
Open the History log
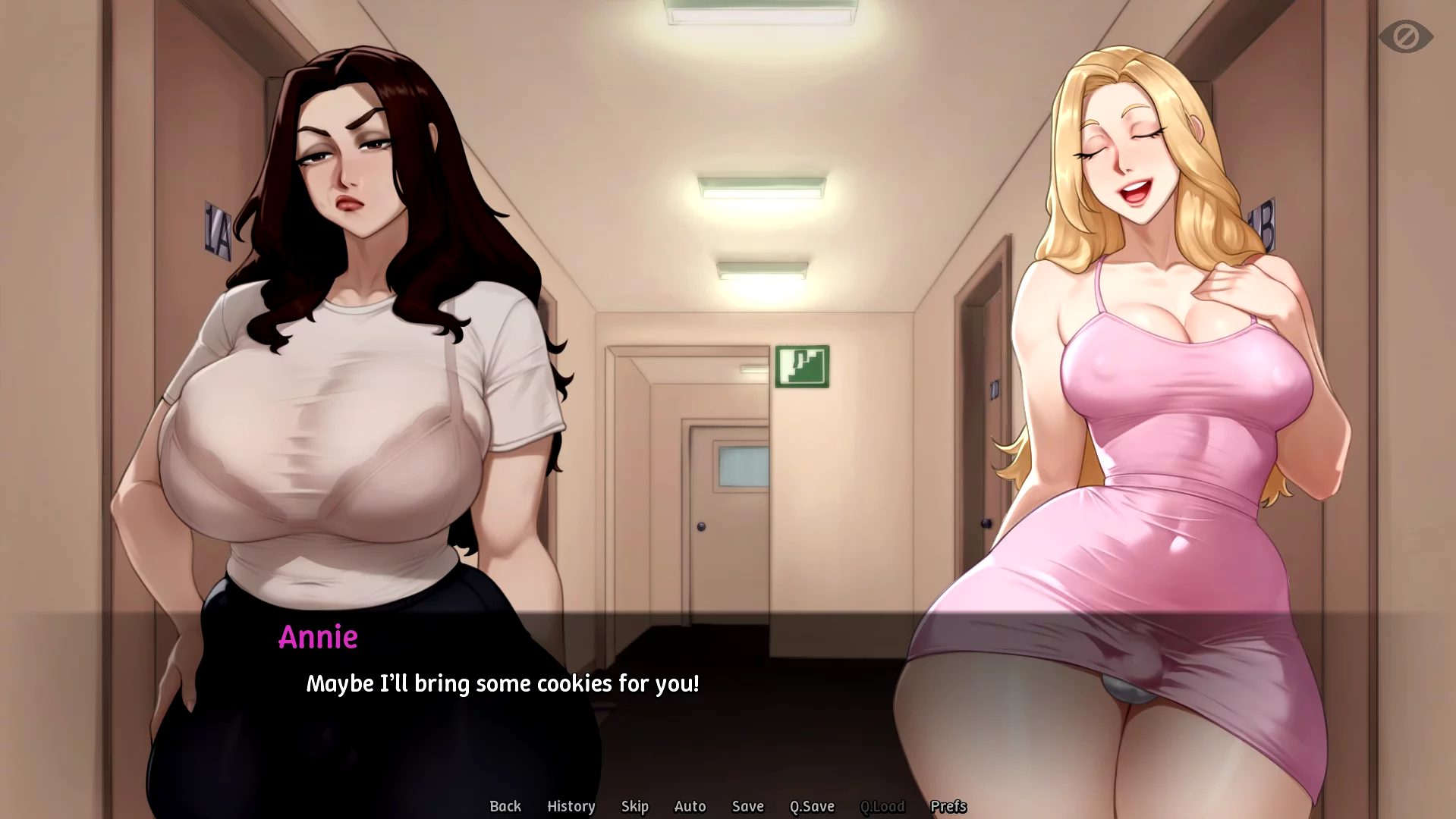571,806
